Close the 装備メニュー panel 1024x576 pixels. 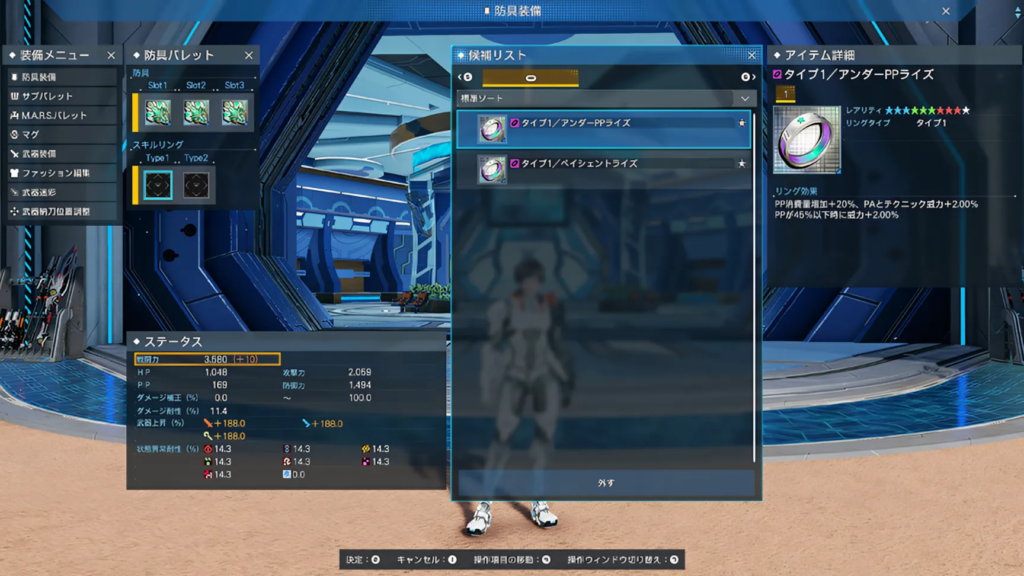tap(111, 56)
